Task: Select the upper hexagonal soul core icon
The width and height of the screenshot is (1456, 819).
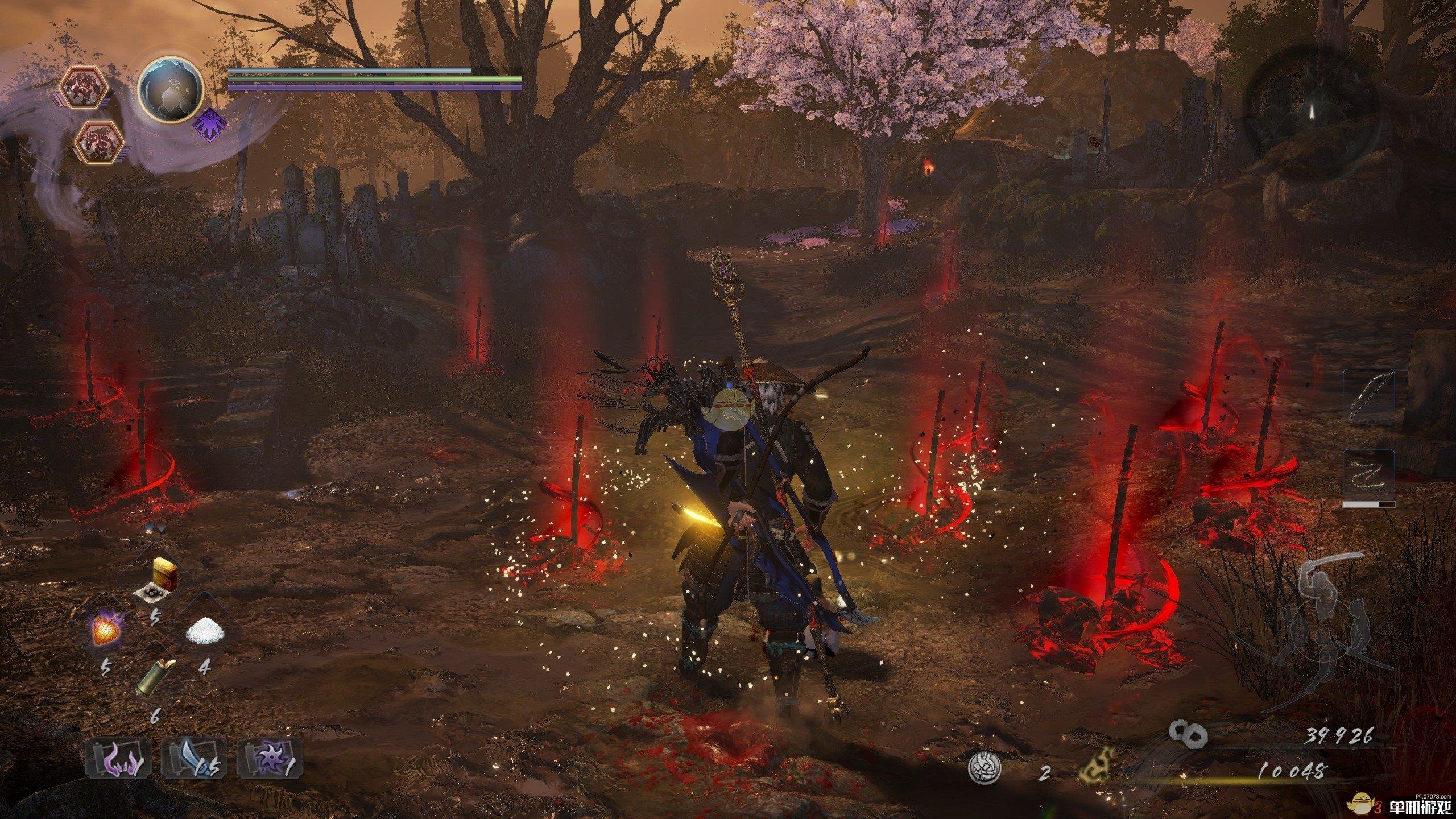Action: pos(84,88)
